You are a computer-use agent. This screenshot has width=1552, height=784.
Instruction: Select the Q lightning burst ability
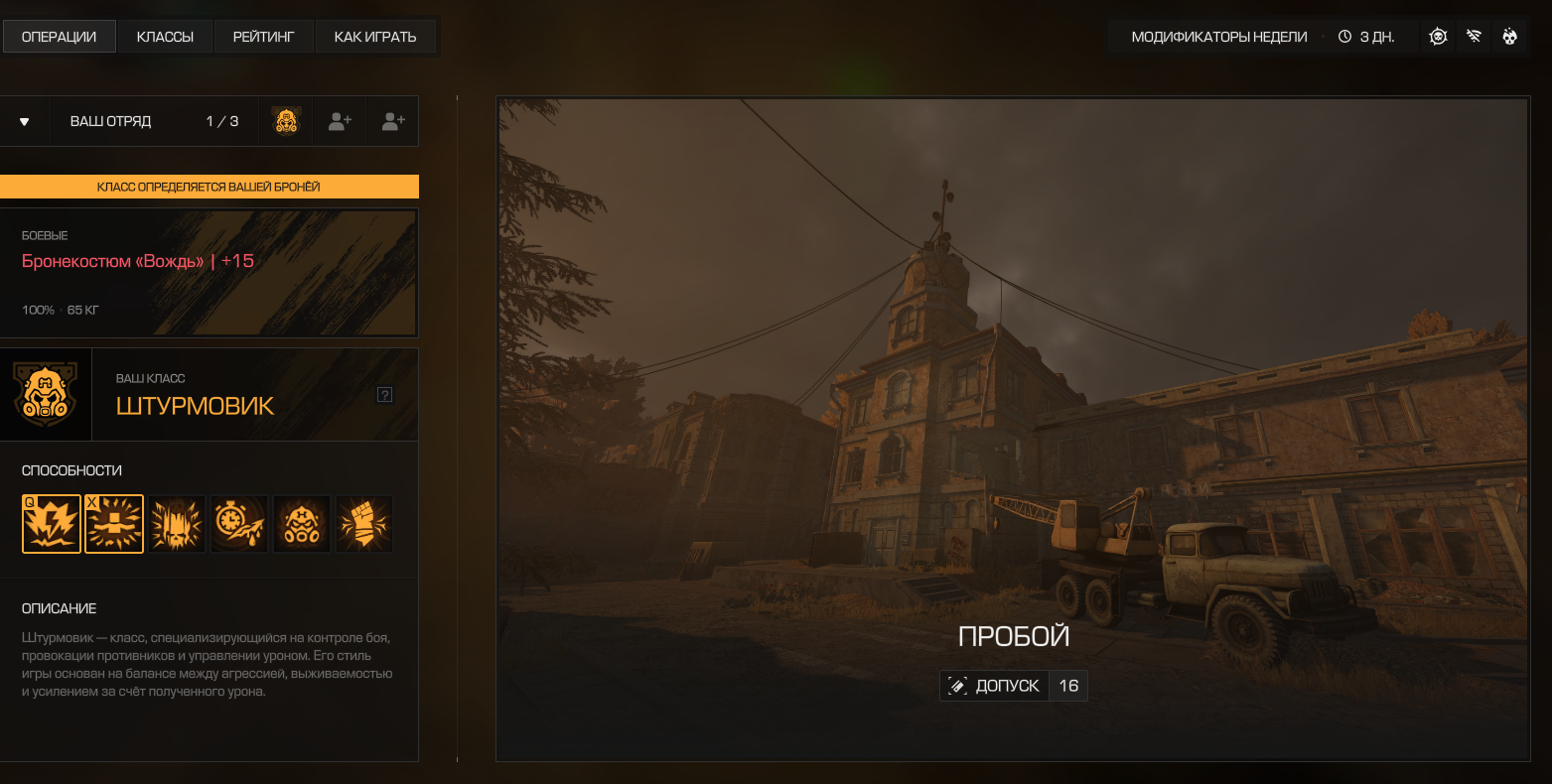pos(52,524)
